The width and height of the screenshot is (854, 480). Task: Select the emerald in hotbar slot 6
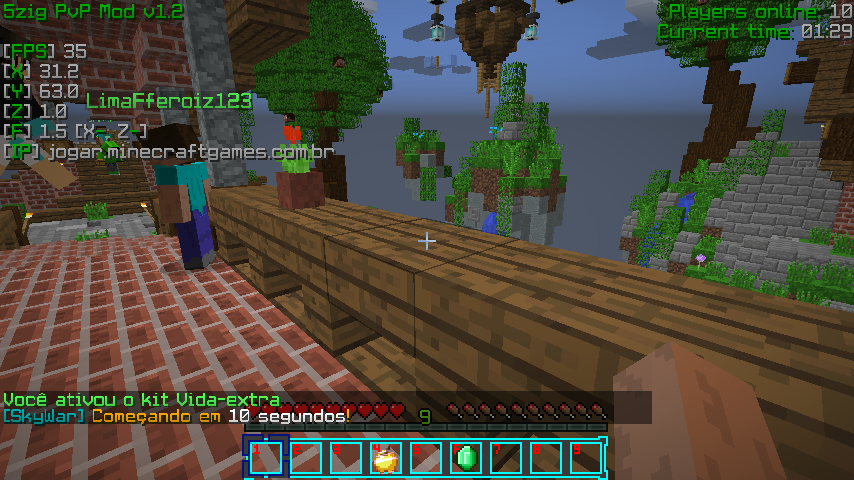pos(465,458)
